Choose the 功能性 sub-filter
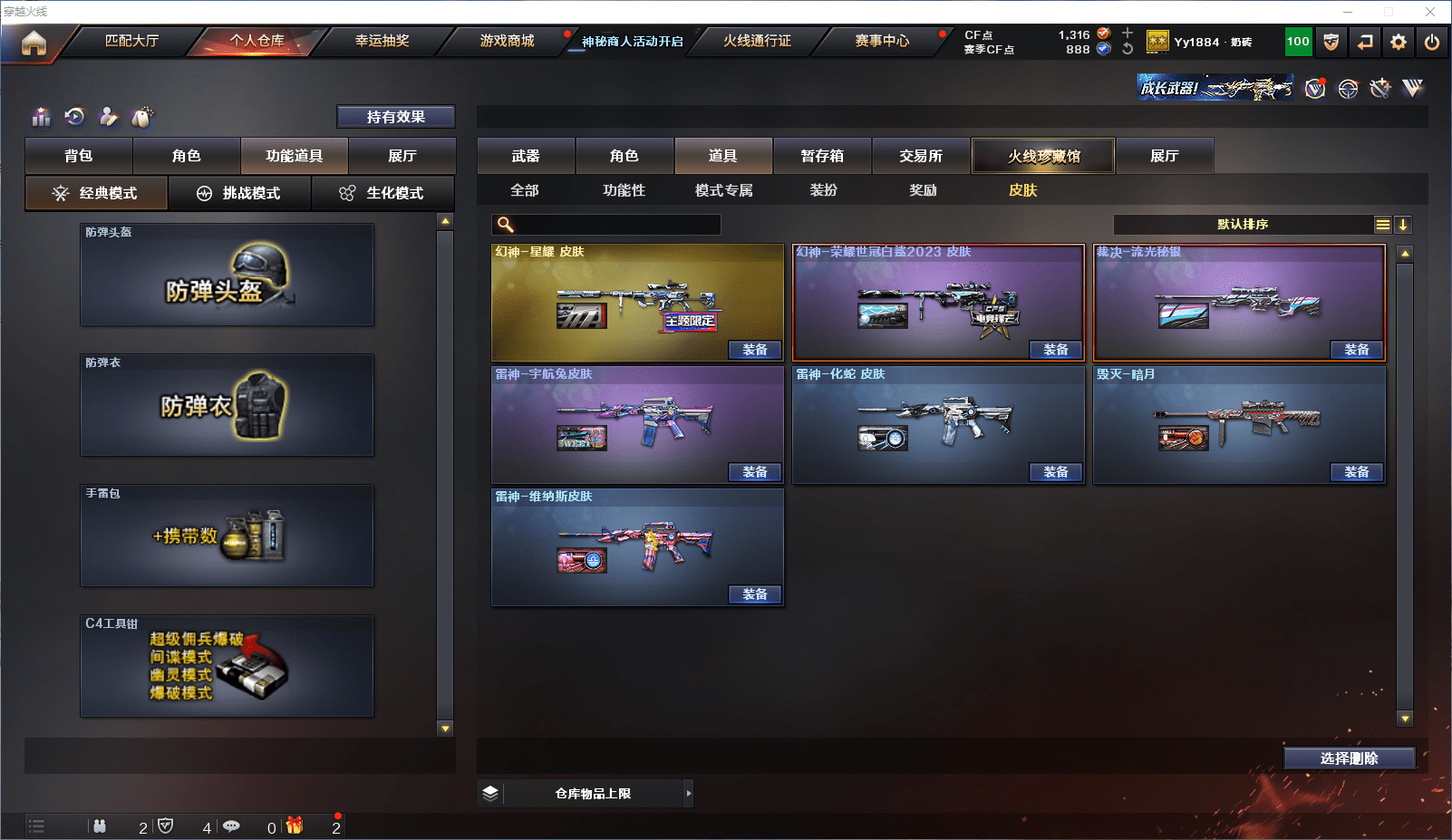The image size is (1452, 840). (624, 190)
